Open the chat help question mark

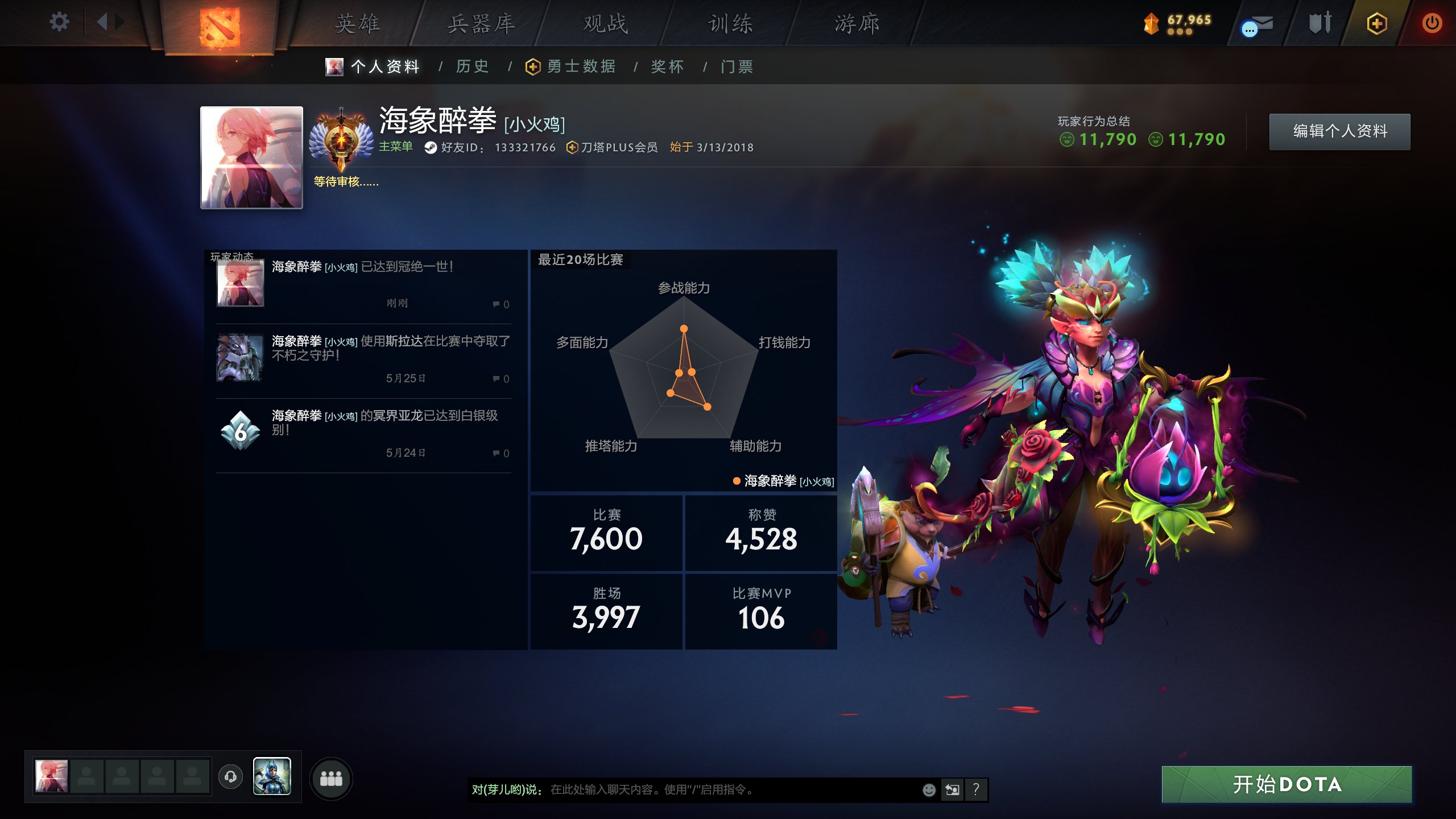(976, 789)
